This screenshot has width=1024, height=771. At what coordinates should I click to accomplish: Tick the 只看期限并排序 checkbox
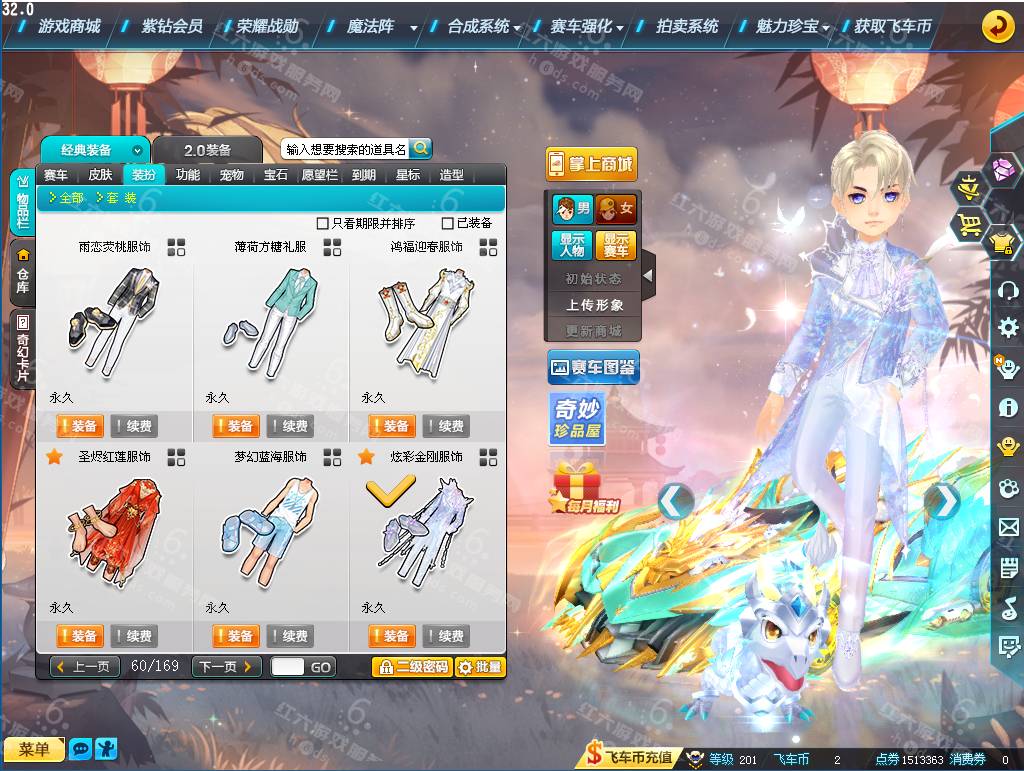coord(322,223)
